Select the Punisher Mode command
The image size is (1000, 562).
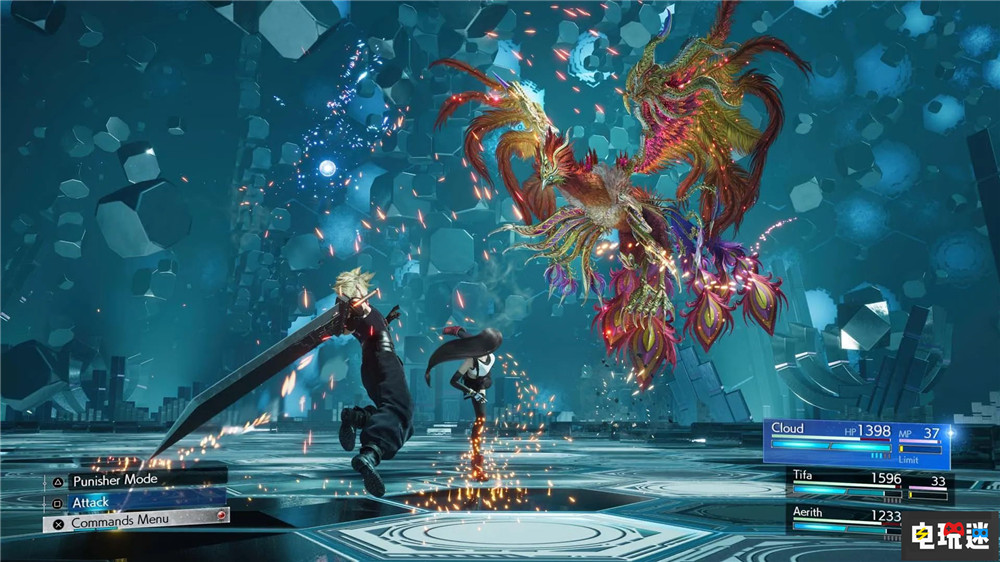click(x=114, y=480)
